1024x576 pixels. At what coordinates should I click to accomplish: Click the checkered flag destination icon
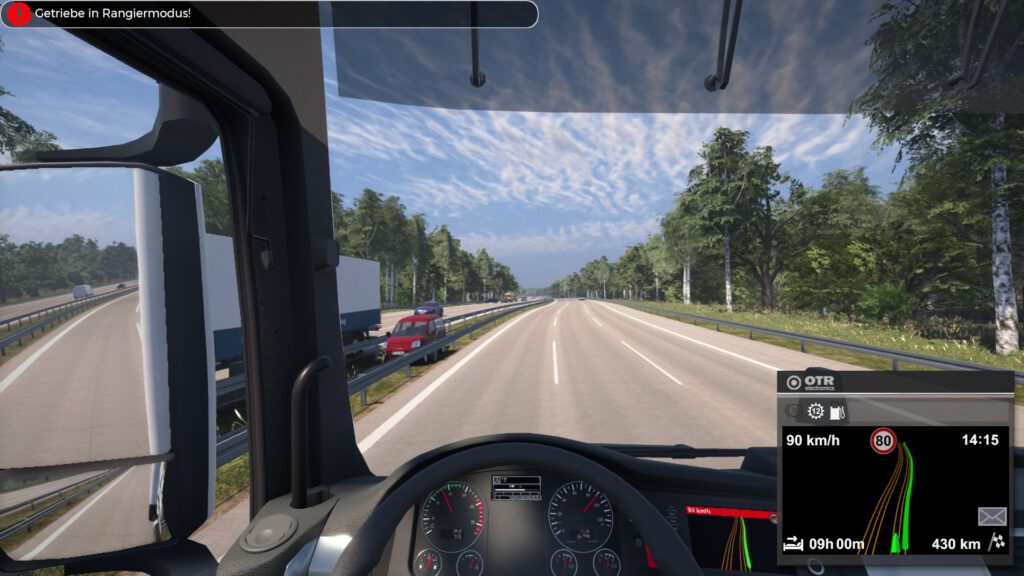[x=996, y=544]
